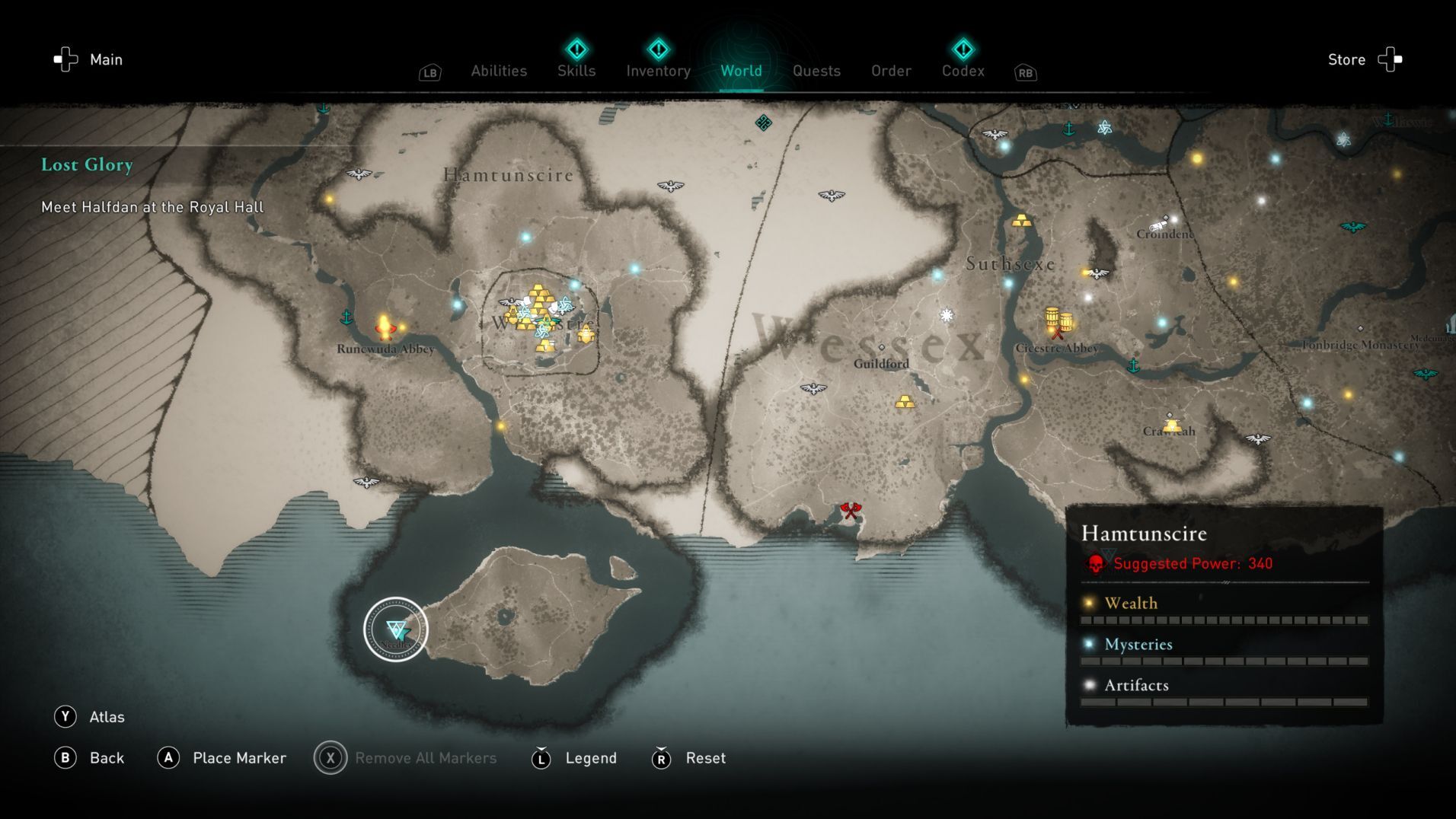Select the red crossed-axes raid marker
Screen dimensions: 1456x819
pyautogui.click(x=851, y=511)
